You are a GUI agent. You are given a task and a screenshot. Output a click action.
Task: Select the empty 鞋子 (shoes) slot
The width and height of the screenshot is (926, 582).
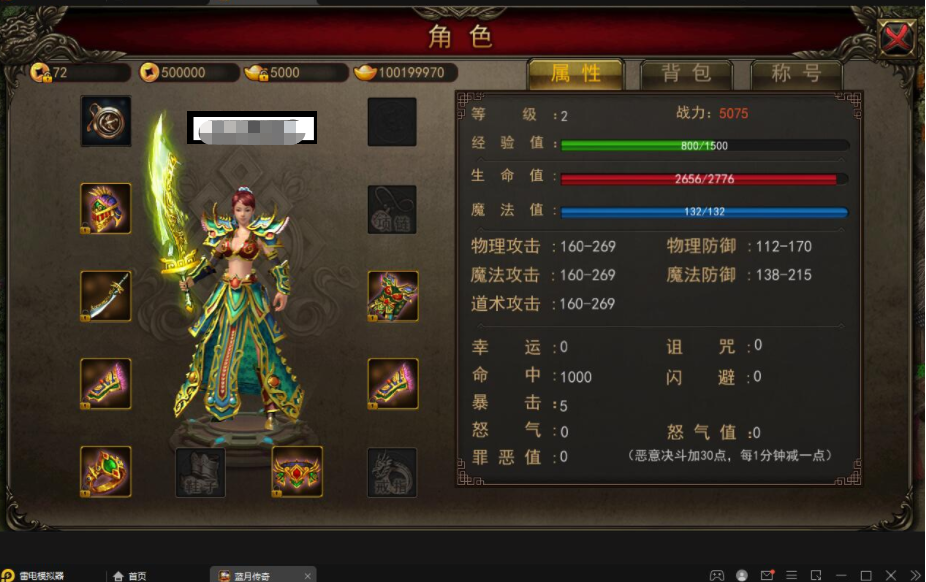(201, 471)
